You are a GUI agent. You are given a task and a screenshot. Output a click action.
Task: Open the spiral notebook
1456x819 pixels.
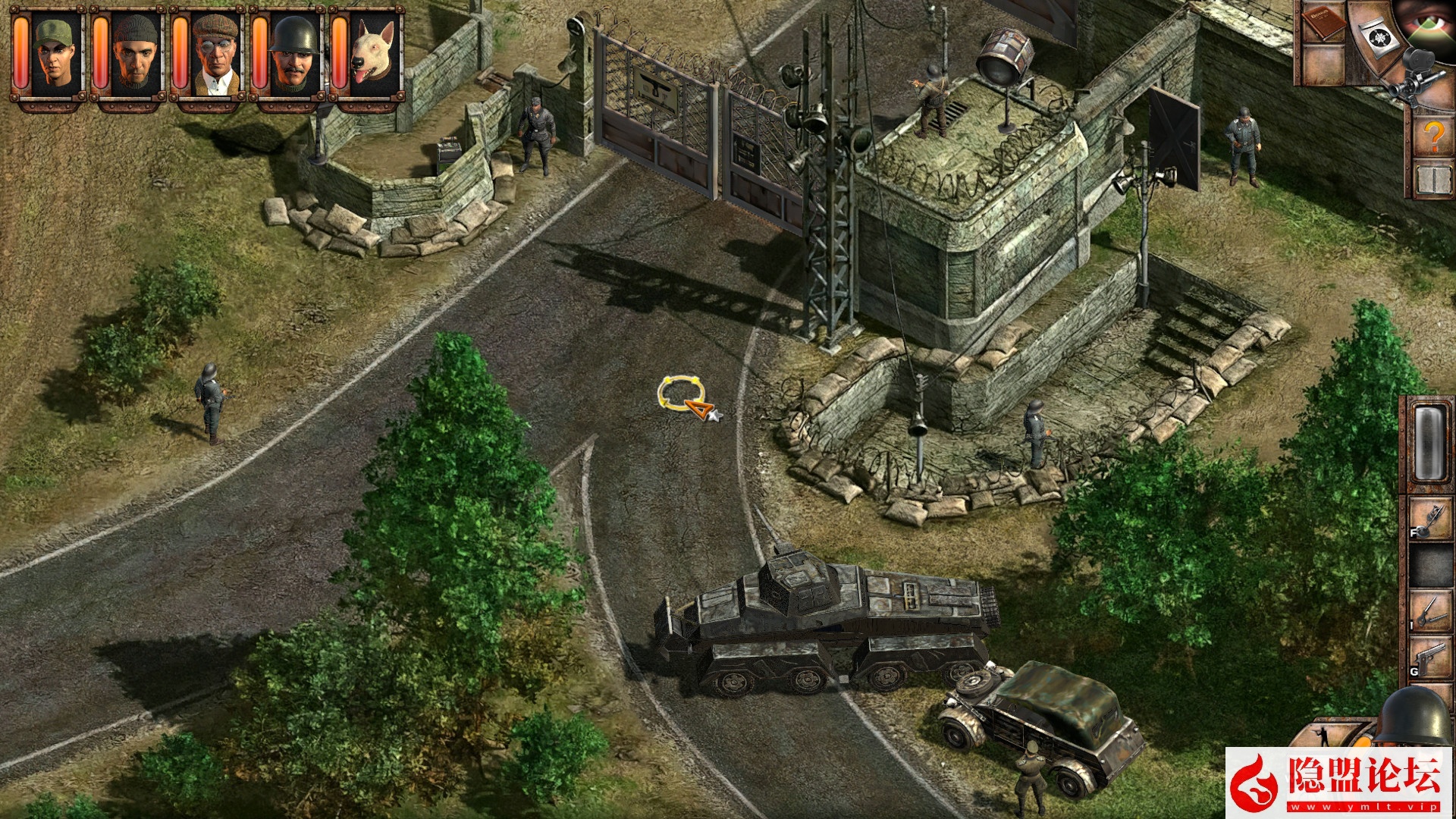[1432, 181]
